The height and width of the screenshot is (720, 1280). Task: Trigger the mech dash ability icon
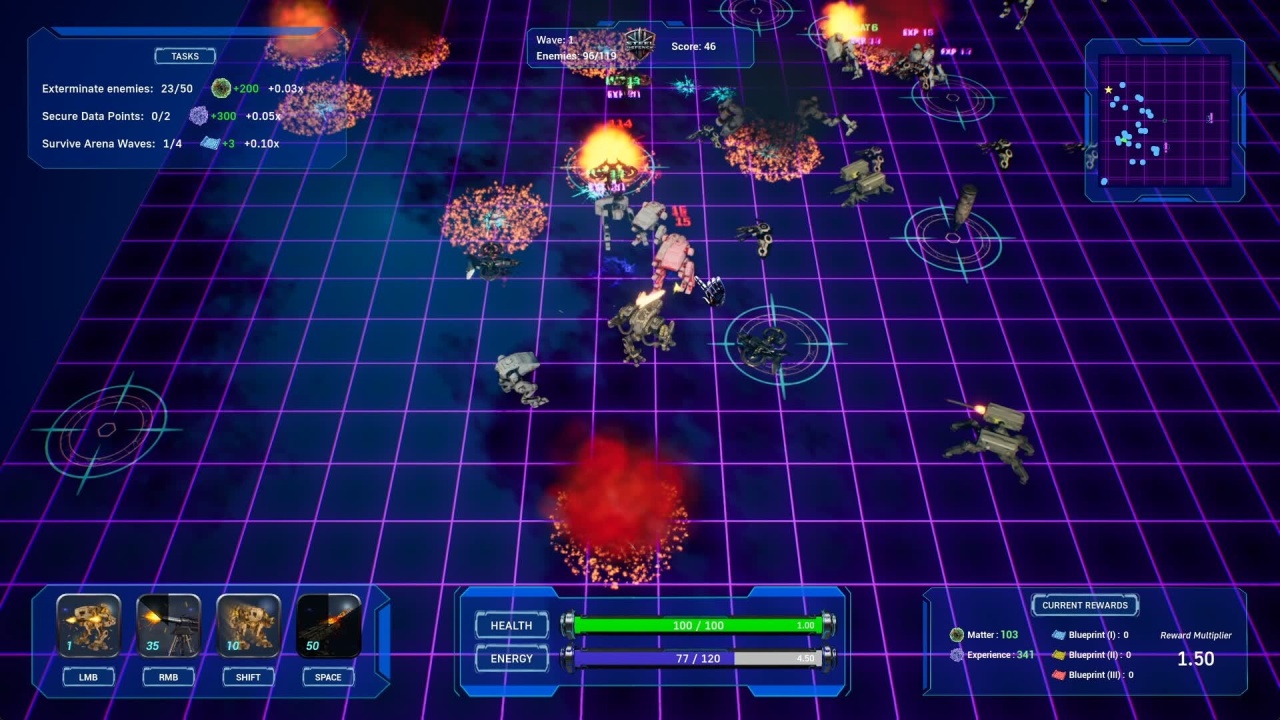click(x=248, y=626)
